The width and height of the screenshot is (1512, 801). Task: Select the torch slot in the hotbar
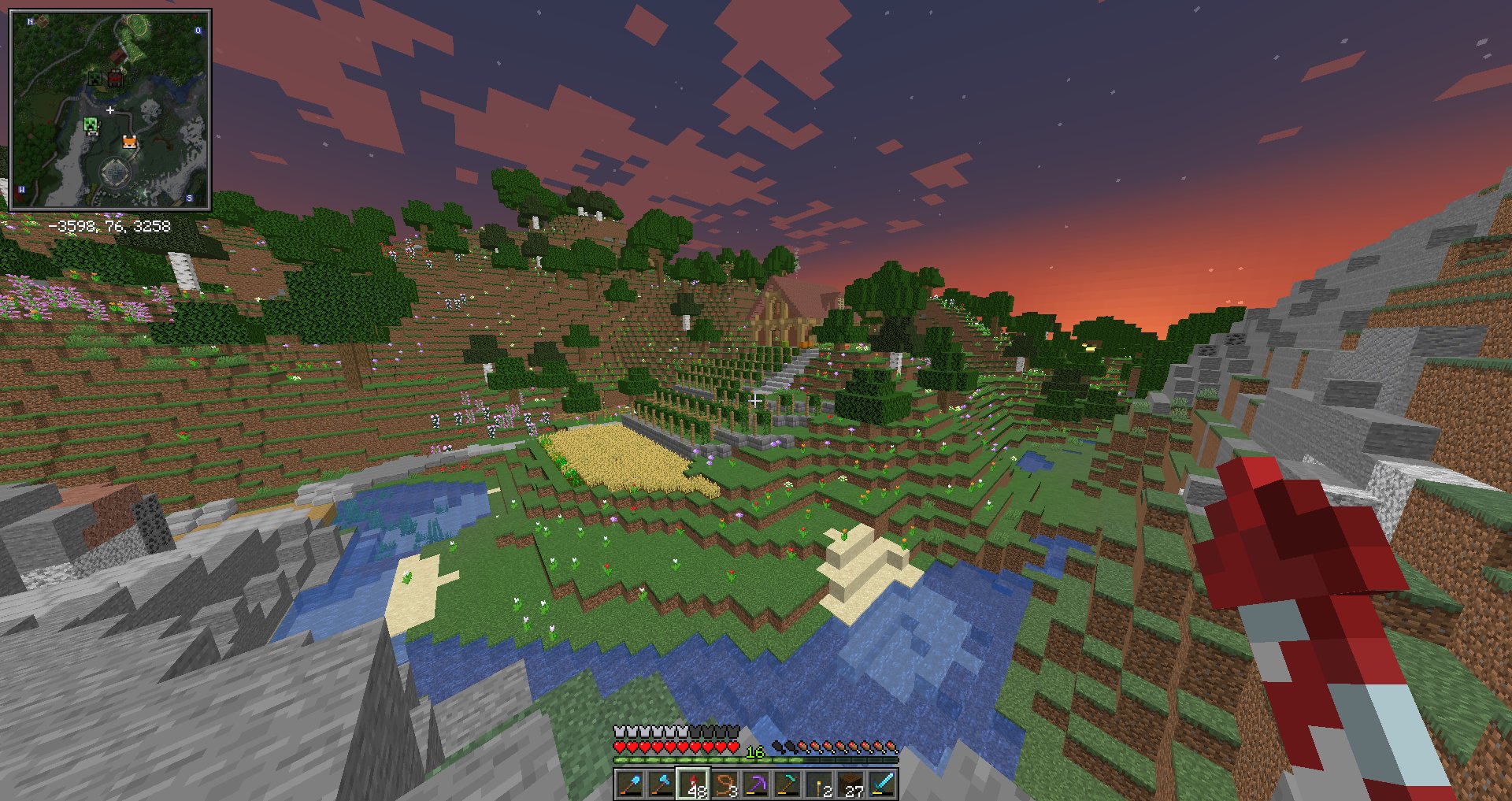click(x=819, y=784)
